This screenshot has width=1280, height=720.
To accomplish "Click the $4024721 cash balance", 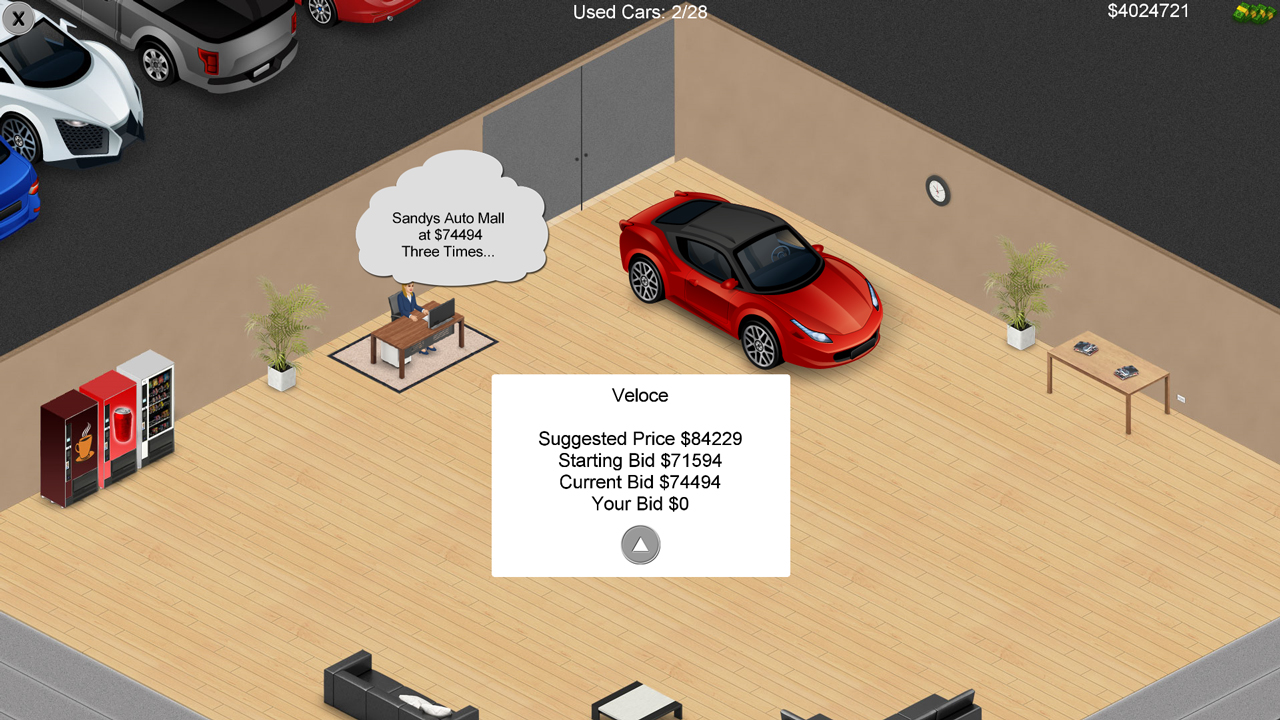I will pos(1146,12).
